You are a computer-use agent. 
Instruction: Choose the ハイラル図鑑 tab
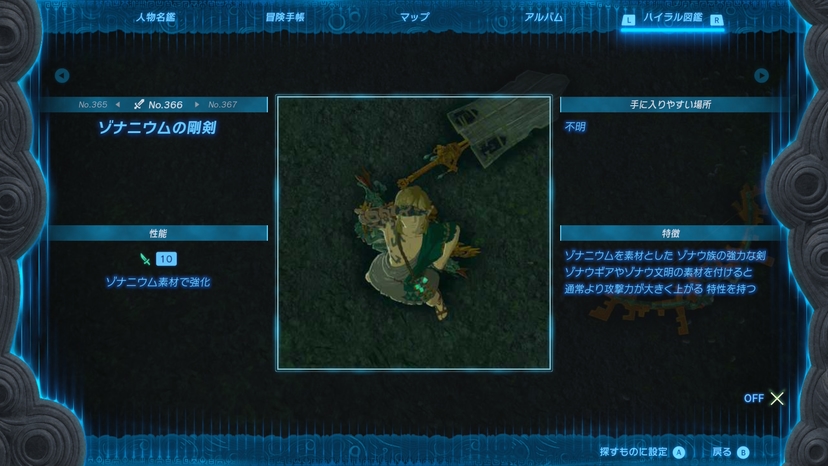tap(673, 18)
